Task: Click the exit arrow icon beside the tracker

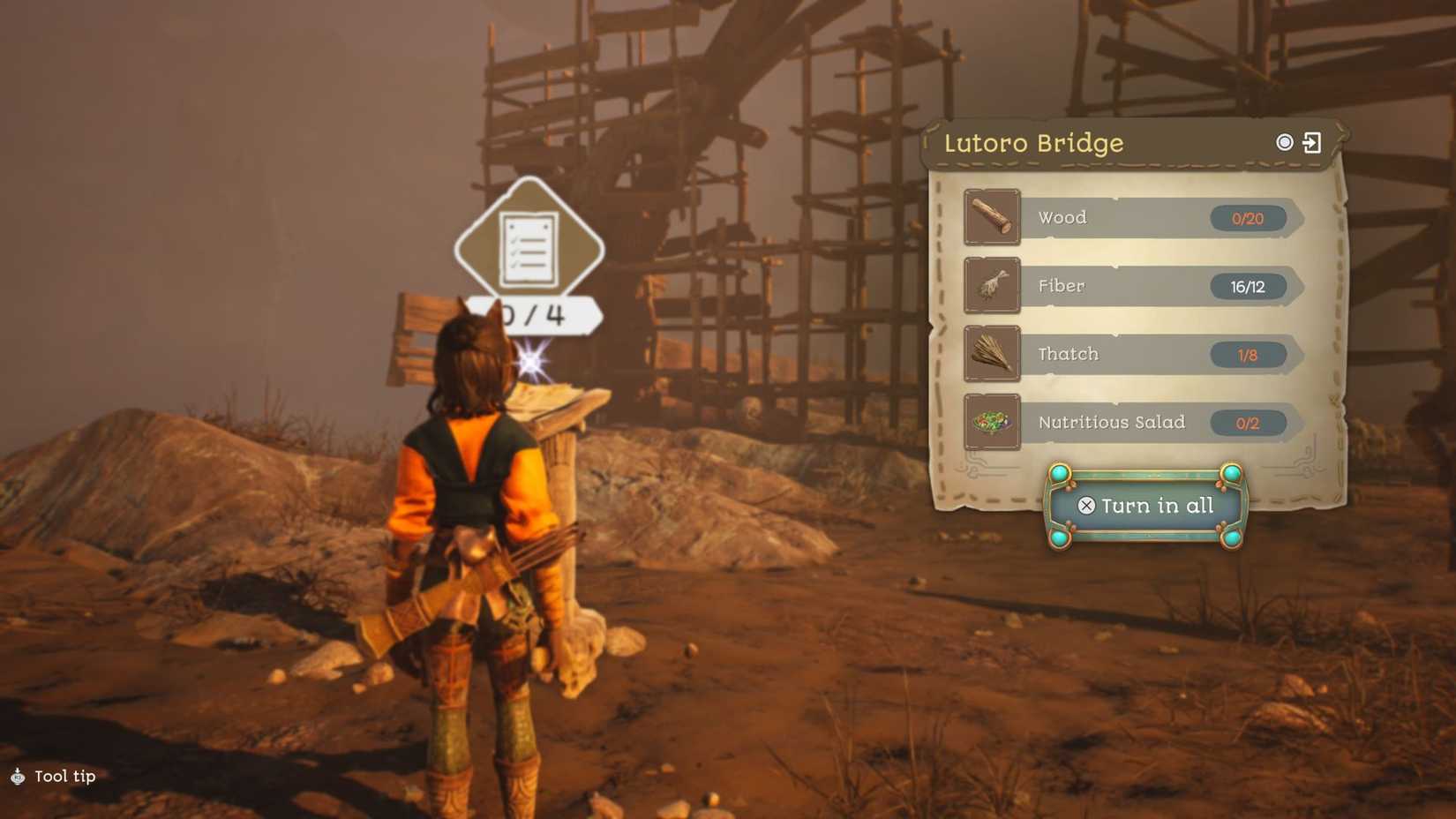Action: [x=1315, y=142]
